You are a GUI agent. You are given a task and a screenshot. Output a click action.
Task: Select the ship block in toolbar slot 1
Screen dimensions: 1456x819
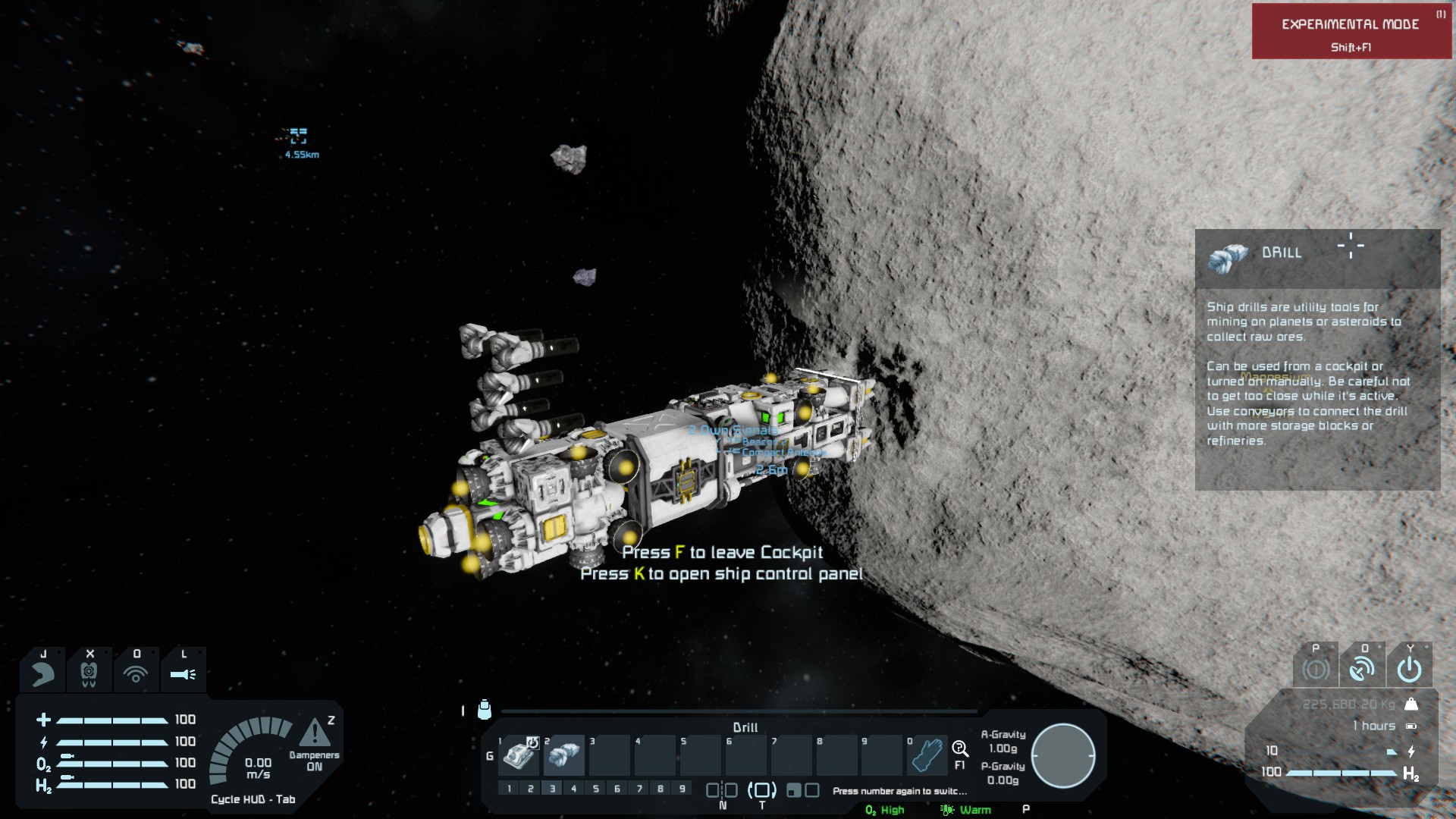coord(519,754)
